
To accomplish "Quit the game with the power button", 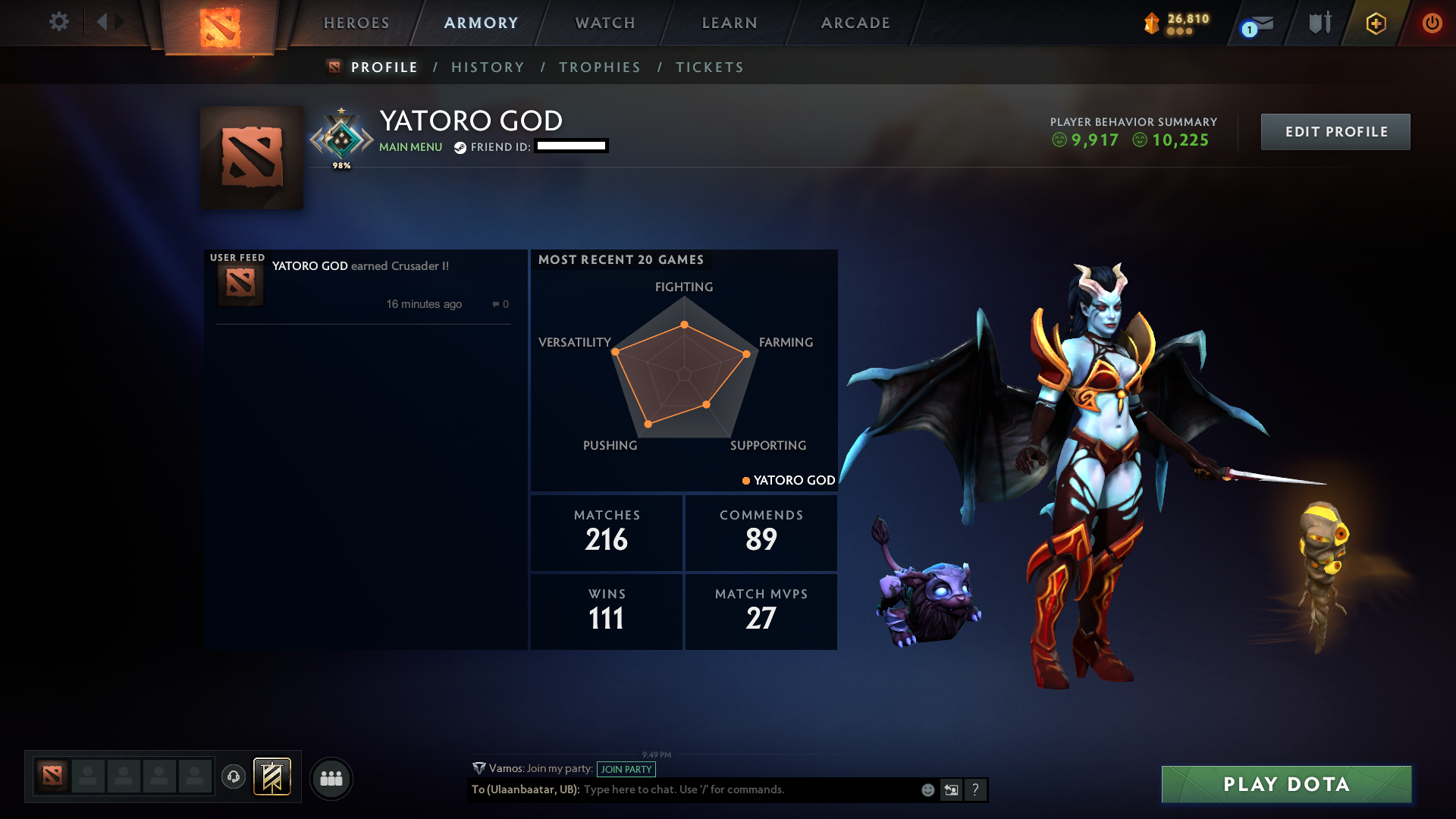I will pyautogui.click(x=1432, y=23).
